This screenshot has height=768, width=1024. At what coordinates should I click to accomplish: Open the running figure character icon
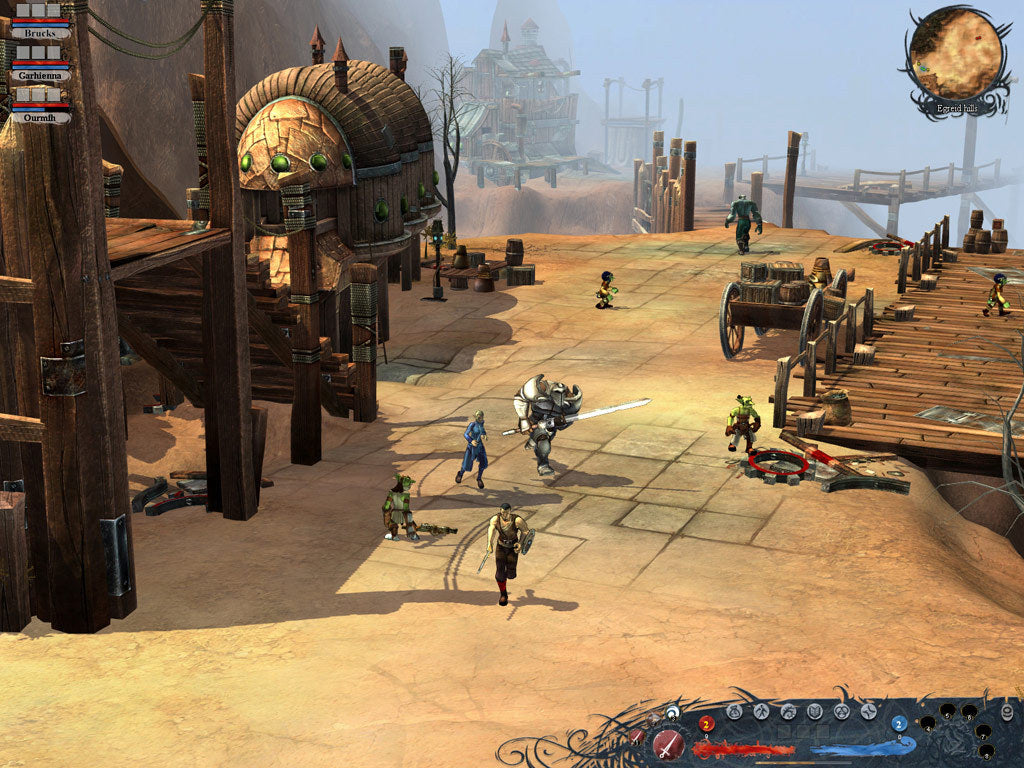click(x=761, y=712)
